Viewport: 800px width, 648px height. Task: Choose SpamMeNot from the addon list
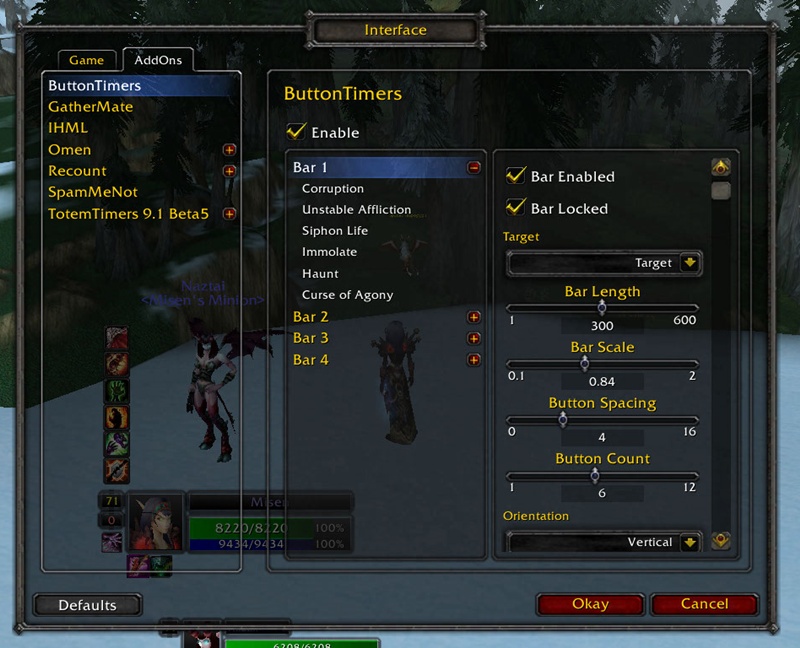click(x=92, y=192)
